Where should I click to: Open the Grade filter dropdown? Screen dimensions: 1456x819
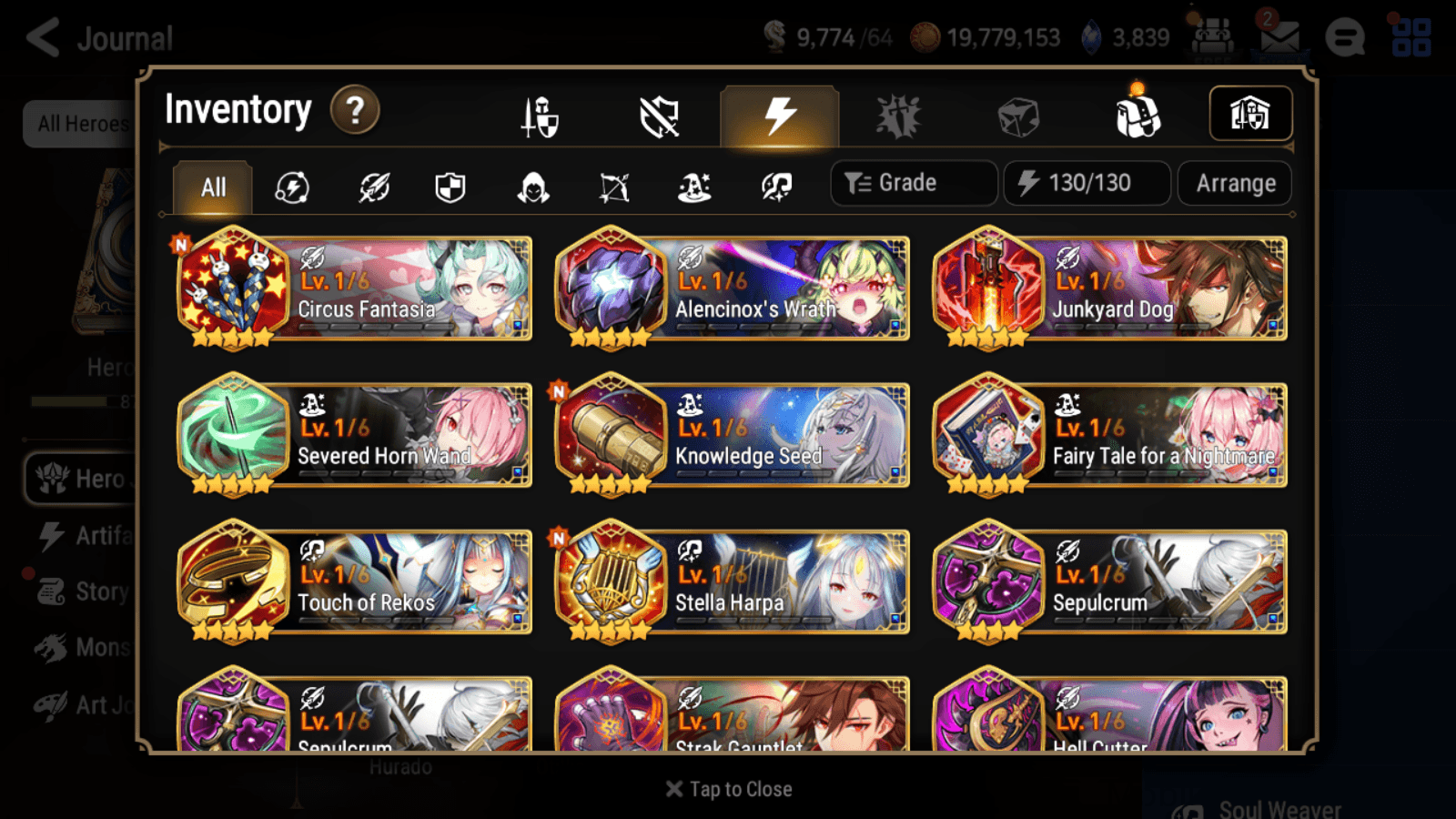(913, 182)
